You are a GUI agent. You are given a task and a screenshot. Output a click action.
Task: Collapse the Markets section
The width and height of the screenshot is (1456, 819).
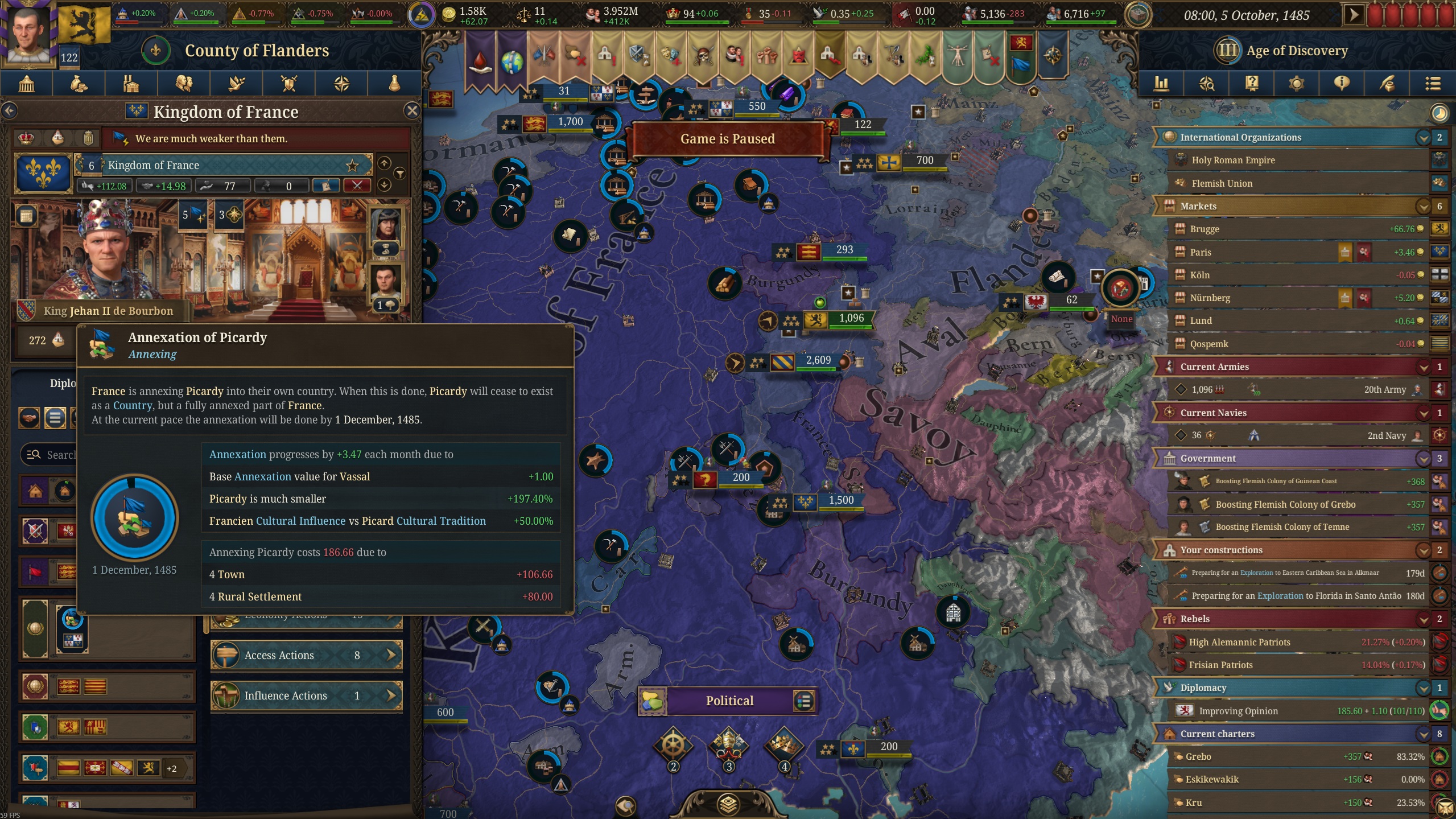click(1424, 206)
